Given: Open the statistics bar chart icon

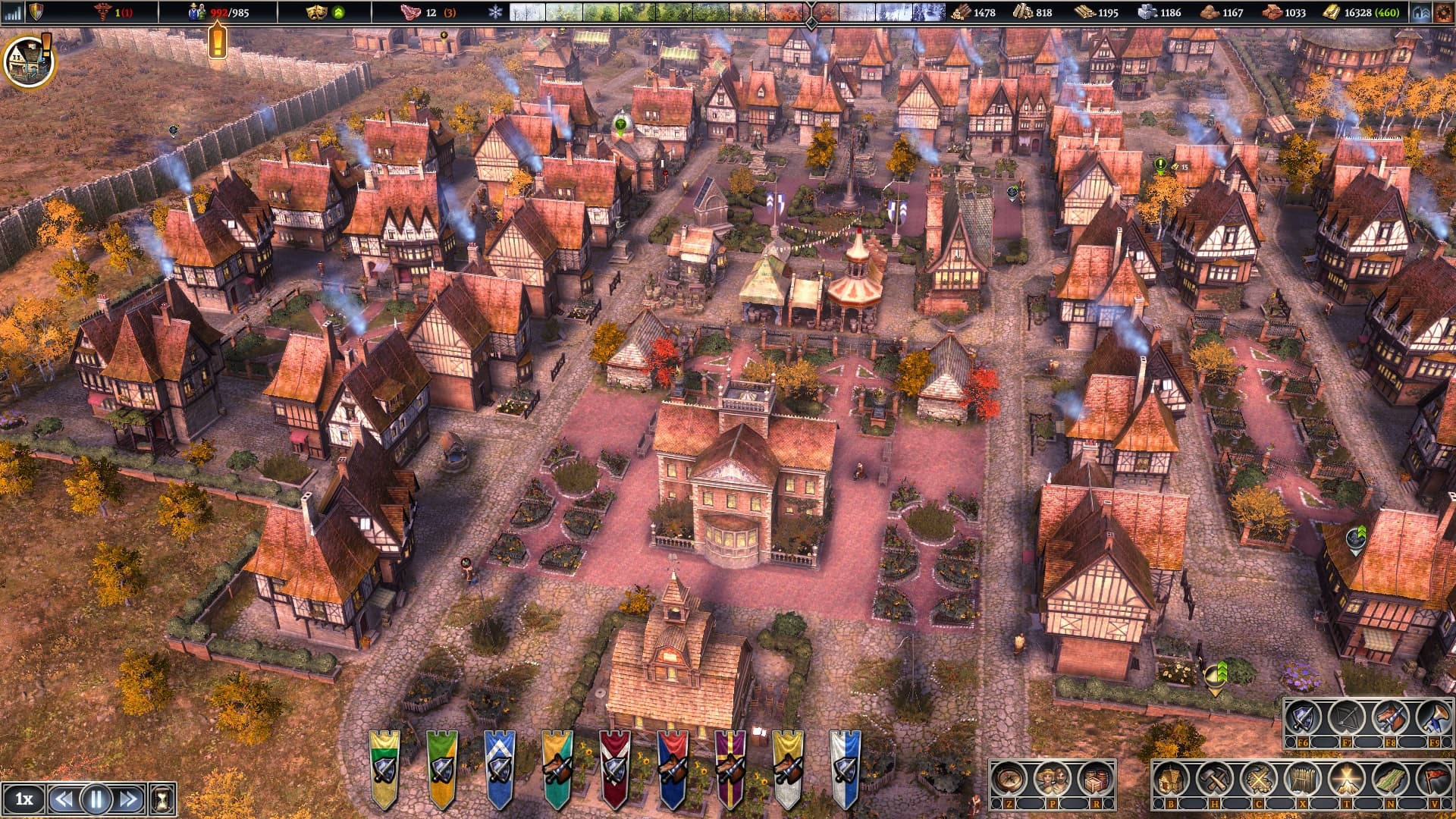Looking at the screenshot, I should click(x=13, y=12).
